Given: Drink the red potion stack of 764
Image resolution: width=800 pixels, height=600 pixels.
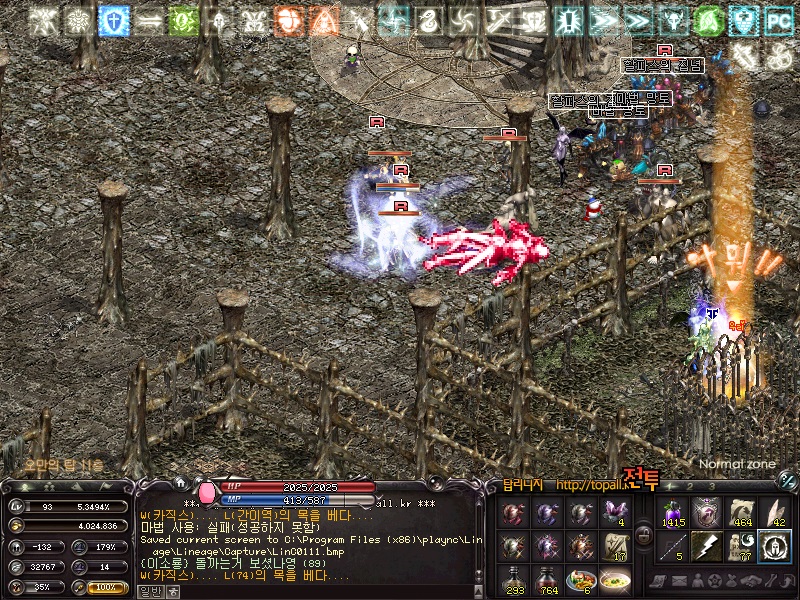Looking at the screenshot, I should click(x=546, y=578).
